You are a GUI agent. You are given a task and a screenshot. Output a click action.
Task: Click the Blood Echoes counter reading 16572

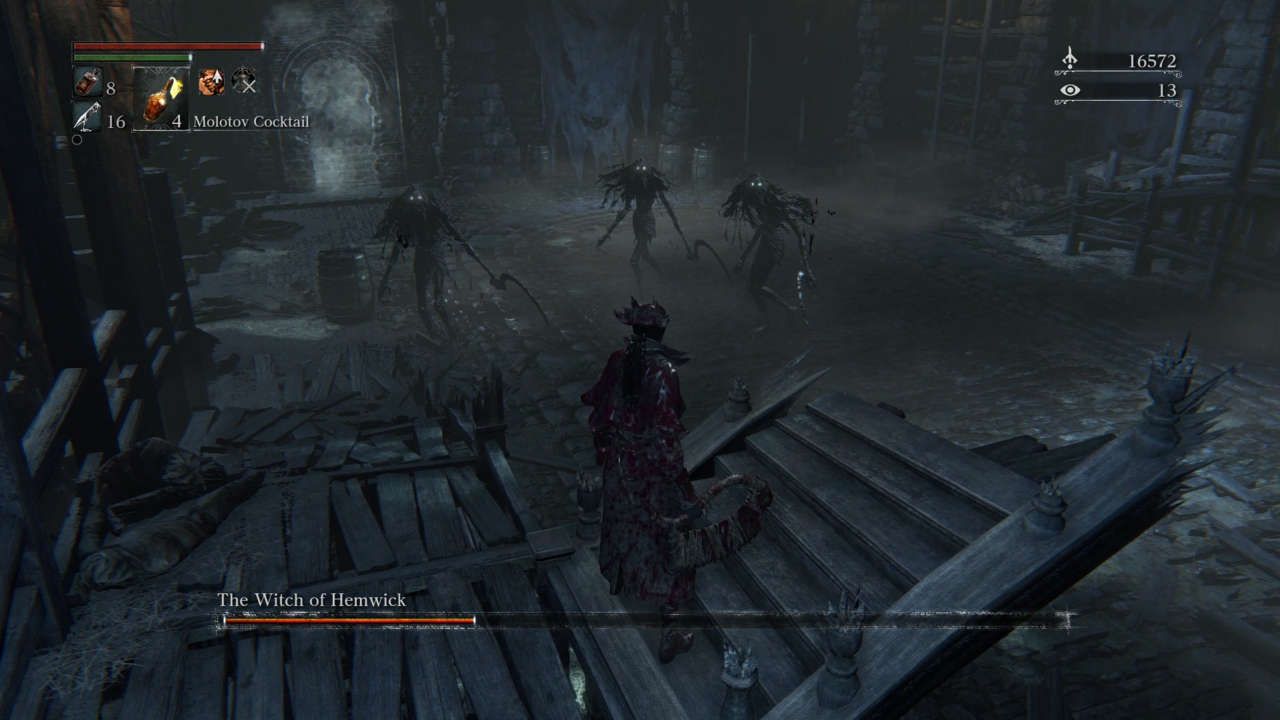coord(1151,59)
